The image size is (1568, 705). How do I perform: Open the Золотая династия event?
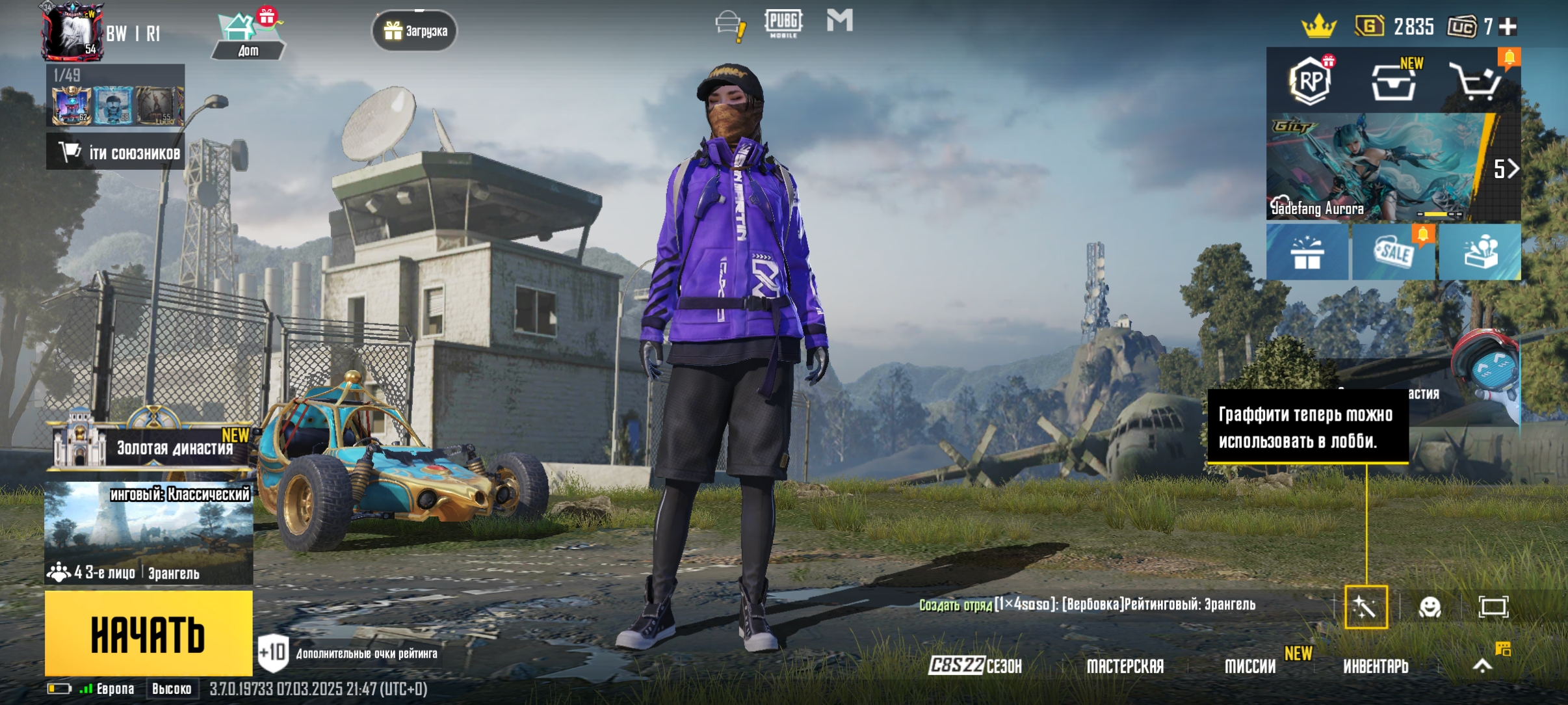point(153,446)
